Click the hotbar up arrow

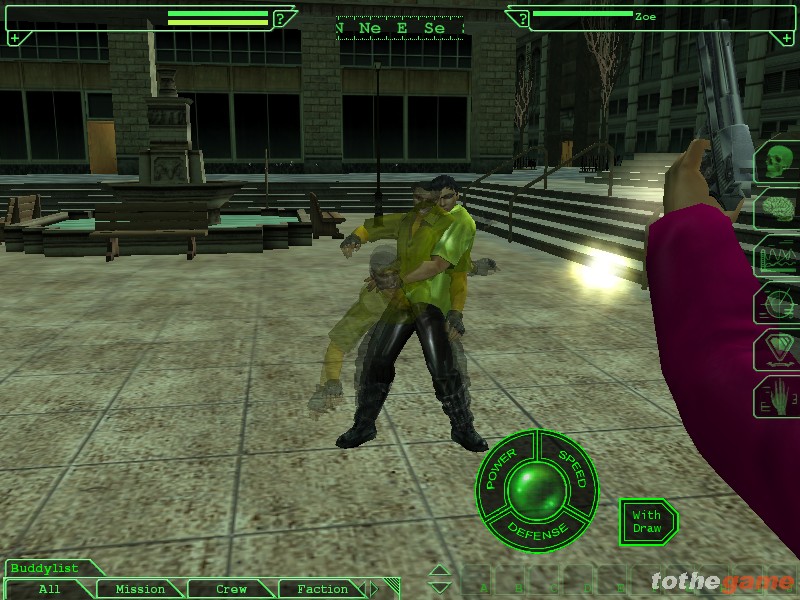pyautogui.click(x=439, y=572)
